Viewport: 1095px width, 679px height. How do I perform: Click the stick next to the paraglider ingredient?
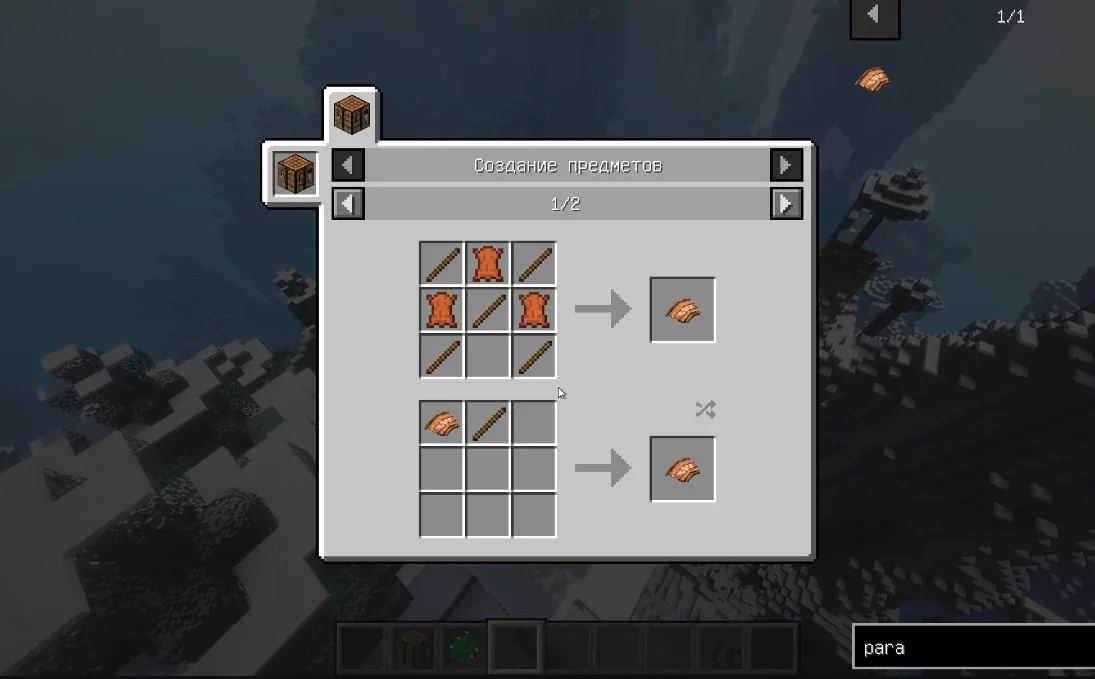click(x=488, y=421)
